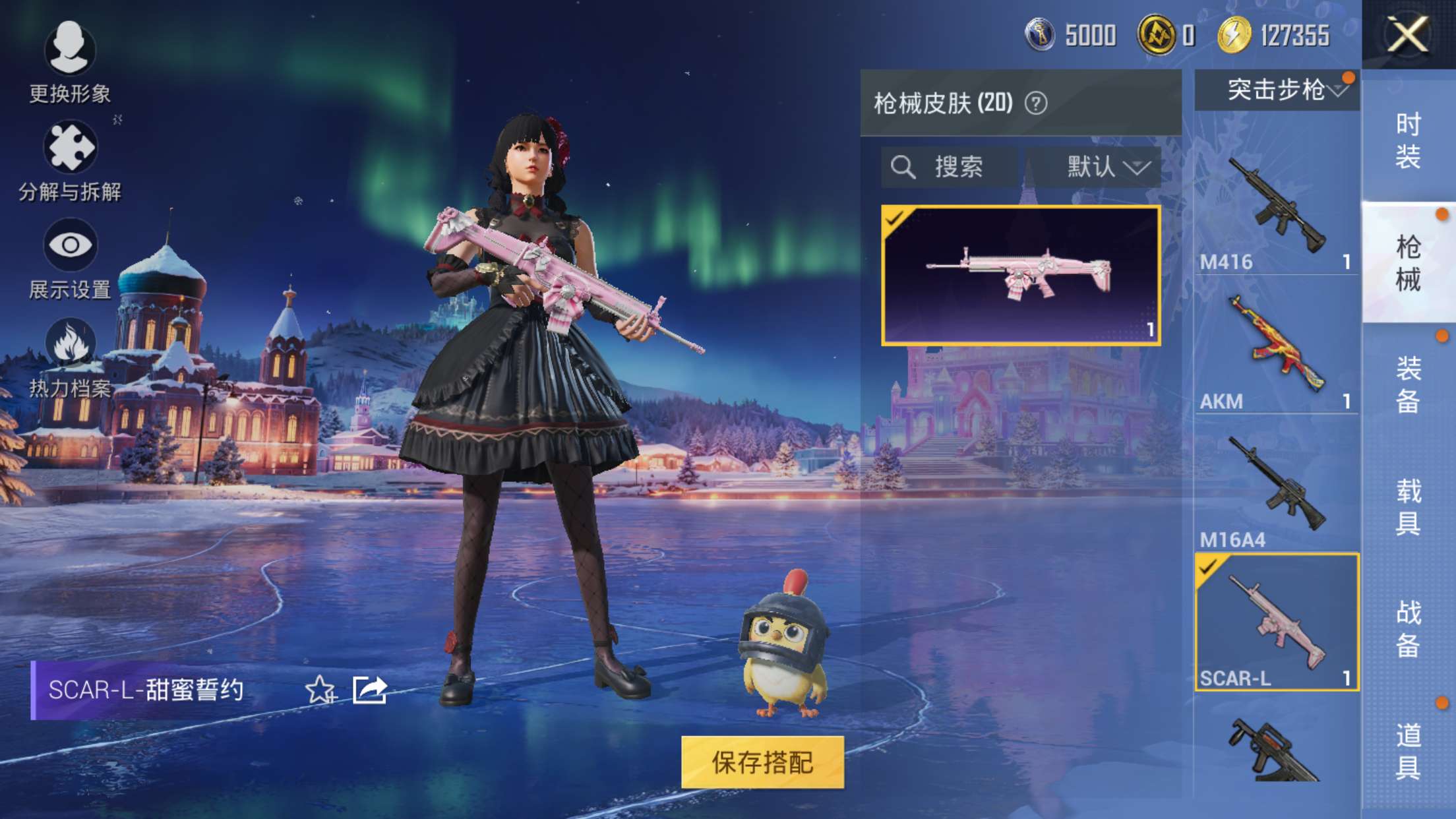
Task: Open the 突击步枪 weapon type dropdown
Action: [x=1277, y=90]
